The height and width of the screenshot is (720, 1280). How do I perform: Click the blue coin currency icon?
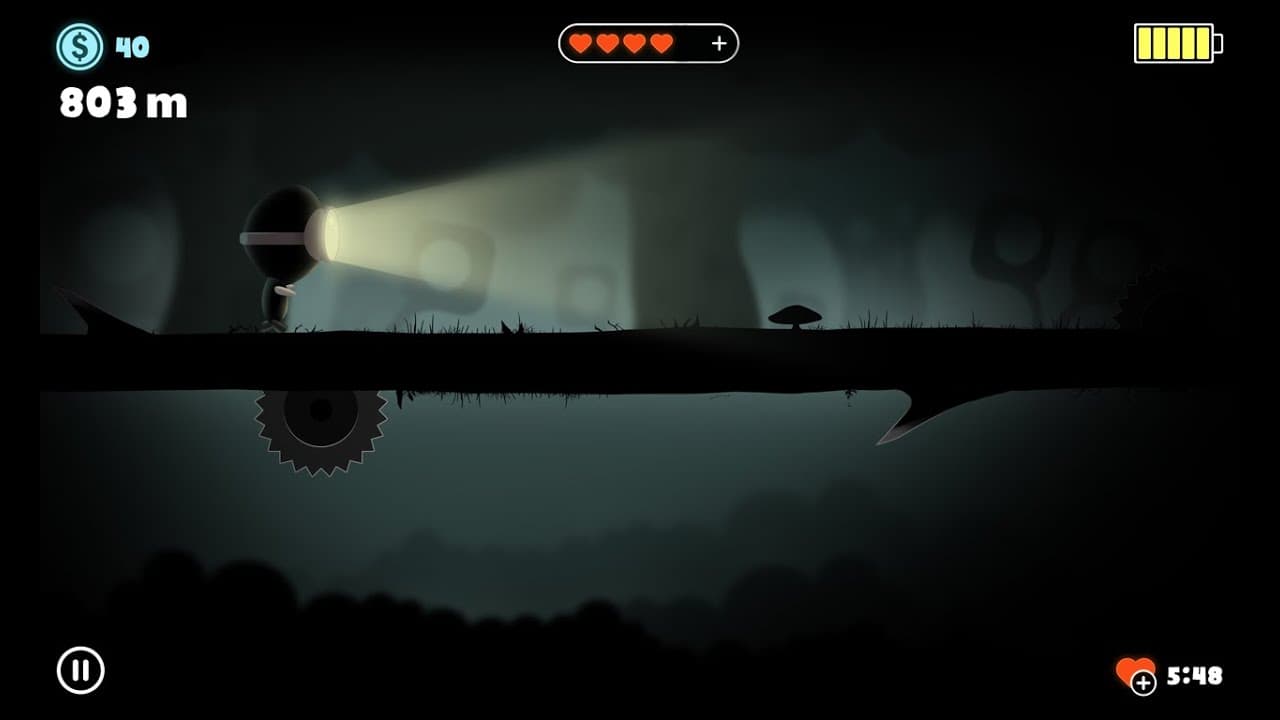tap(78, 45)
